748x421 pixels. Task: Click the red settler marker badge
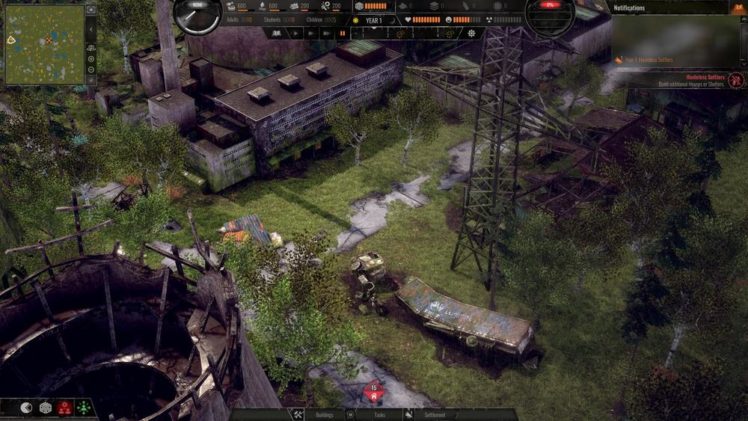374,392
